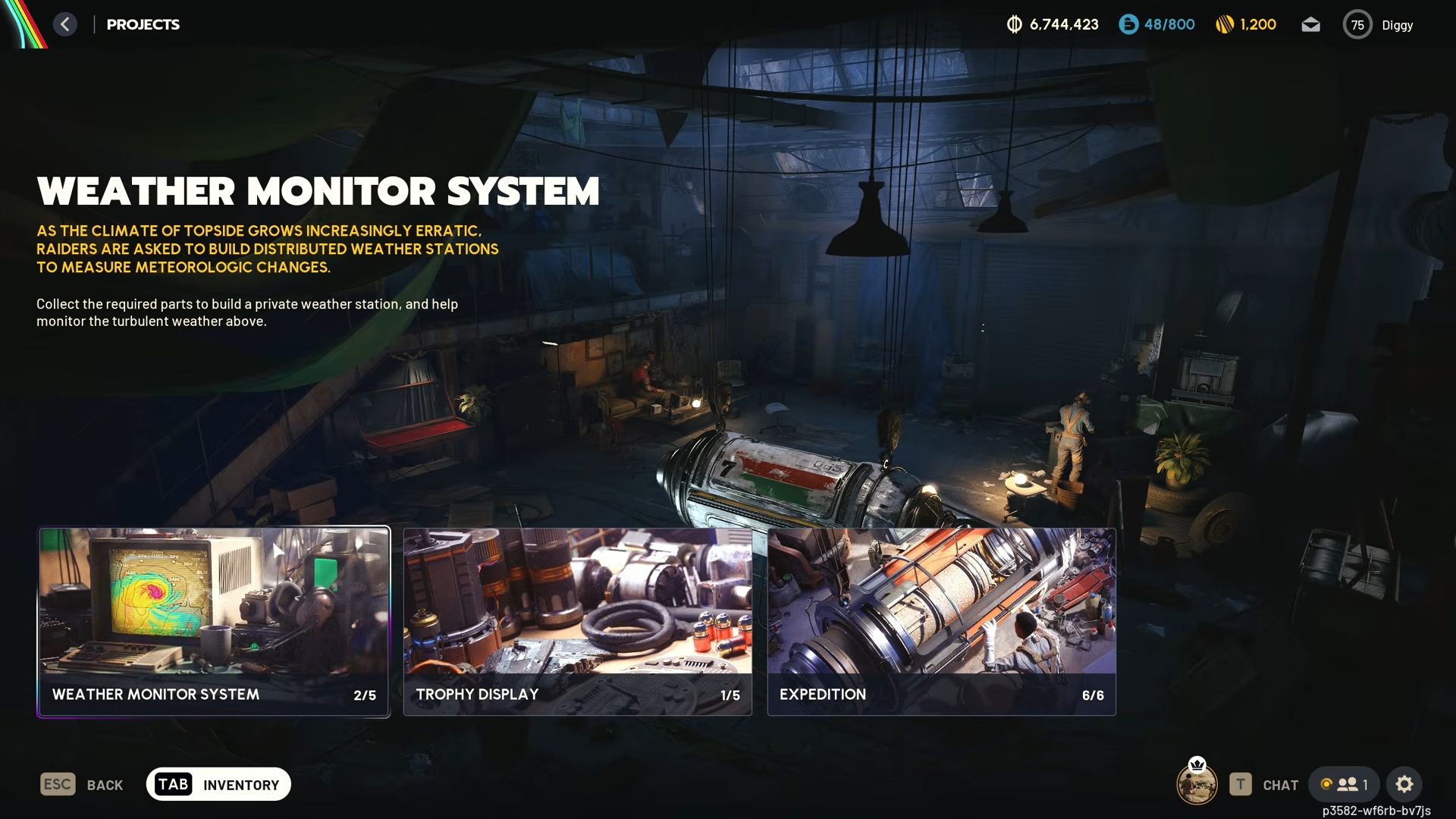Viewport: 1456px width, 819px height.
Task: Go back using the top-left arrow button
Action: click(x=65, y=24)
